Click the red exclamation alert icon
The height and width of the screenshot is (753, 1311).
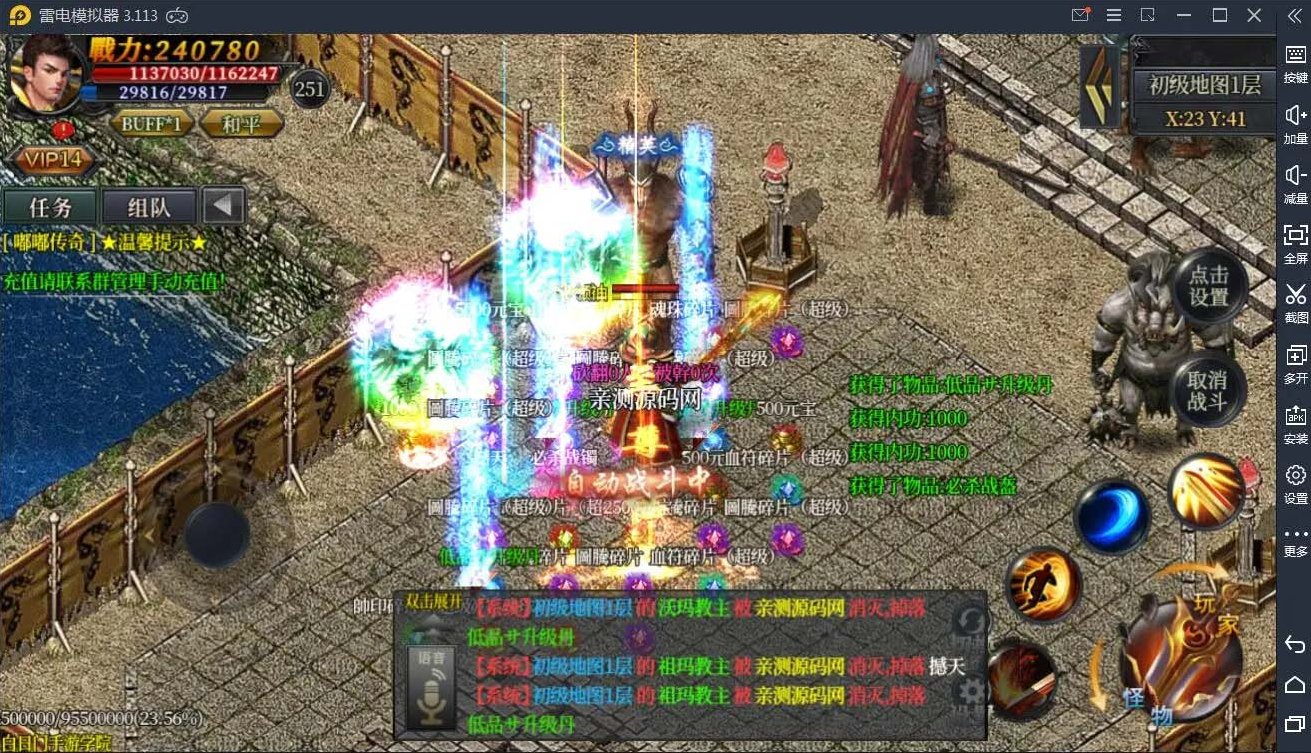[64, 130]
